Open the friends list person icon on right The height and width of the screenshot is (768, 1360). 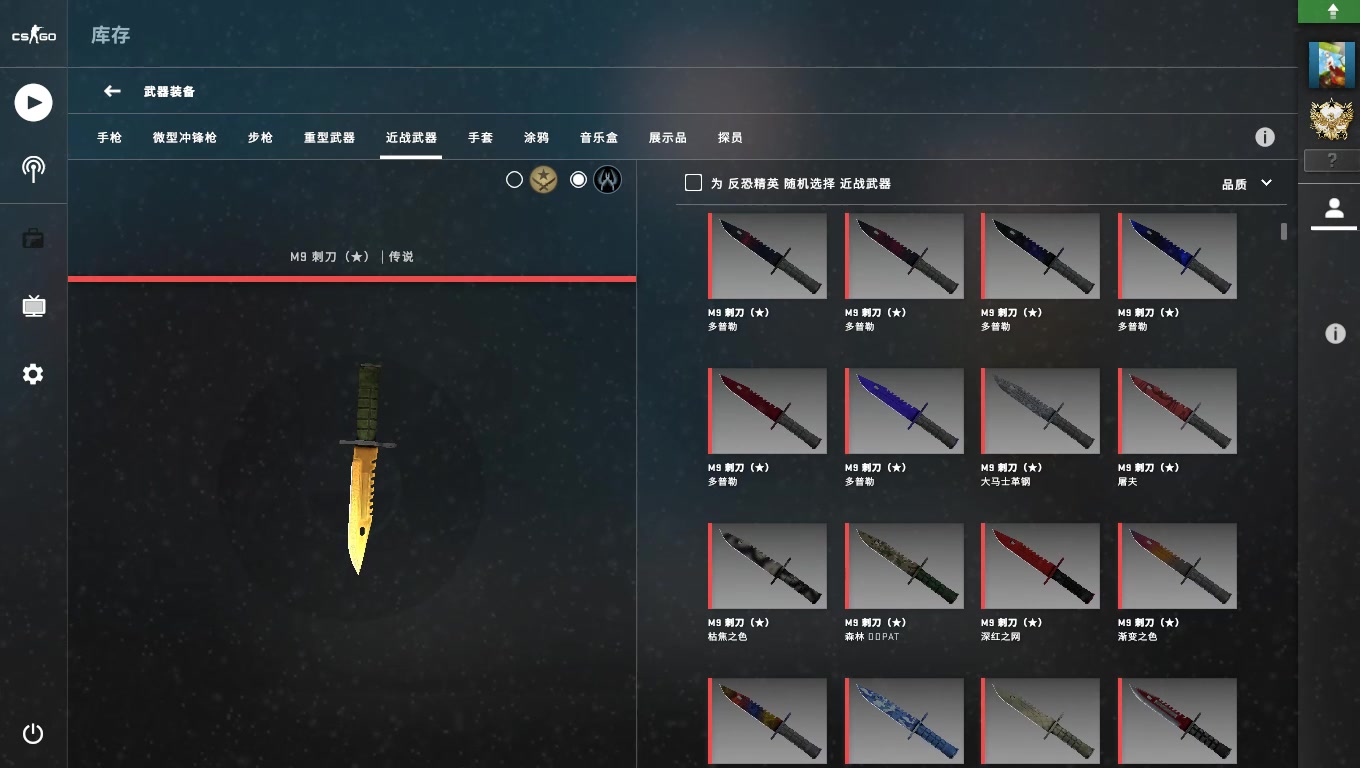pyautogui.click(x=1334, y=209)
